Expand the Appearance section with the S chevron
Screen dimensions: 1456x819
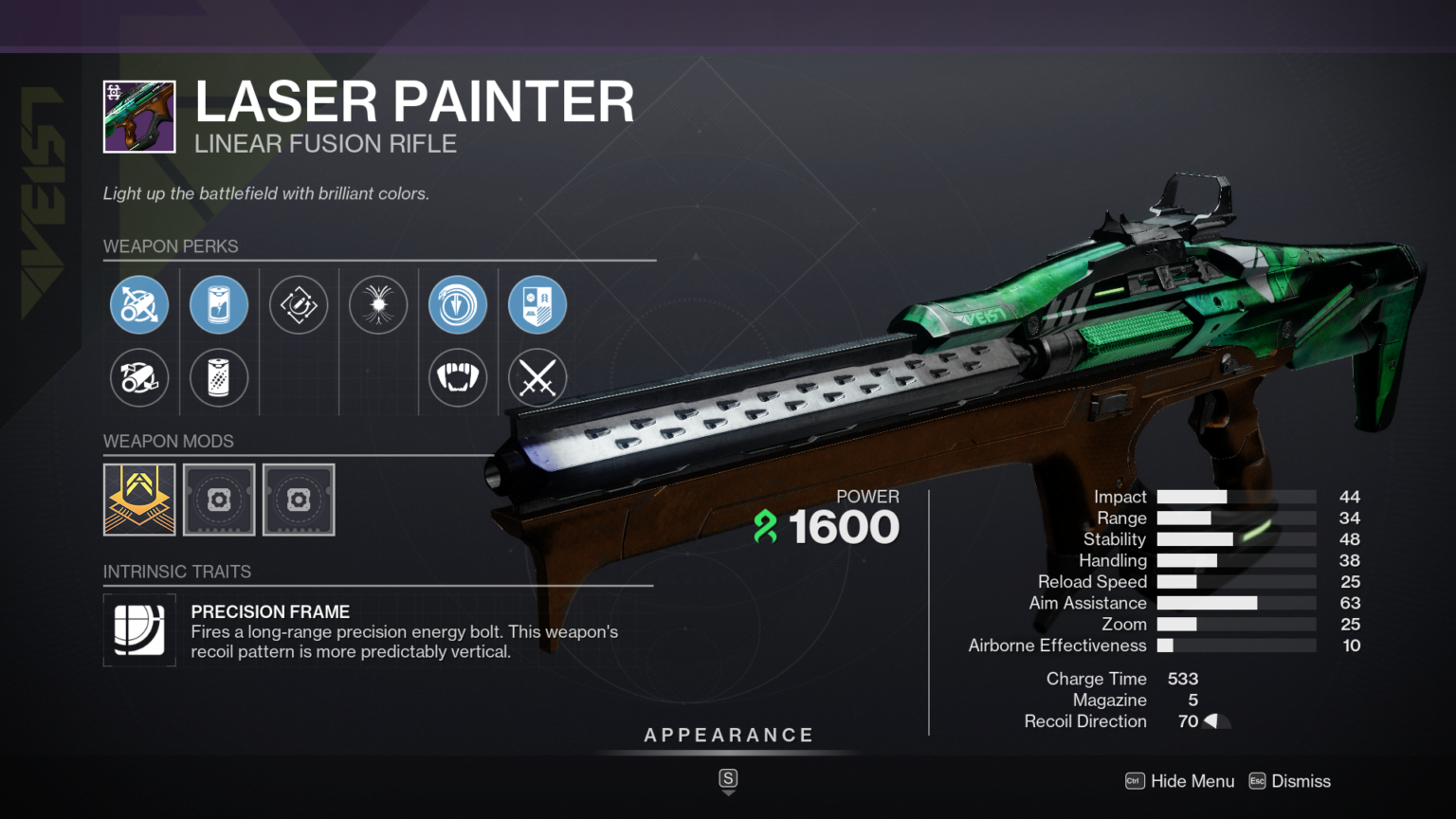(x=728, y=779)
